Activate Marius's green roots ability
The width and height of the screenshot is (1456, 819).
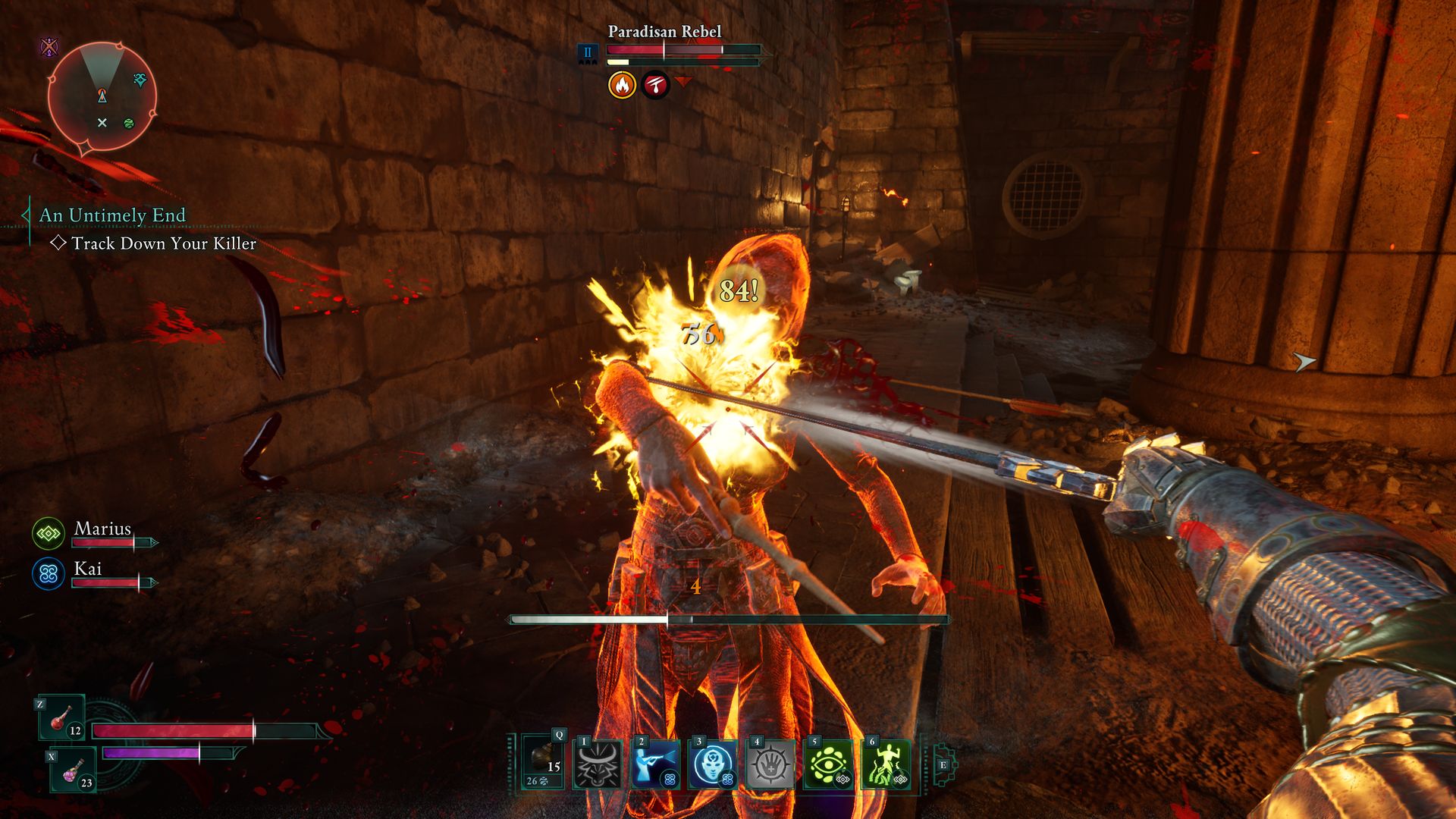tap(885, 764)
